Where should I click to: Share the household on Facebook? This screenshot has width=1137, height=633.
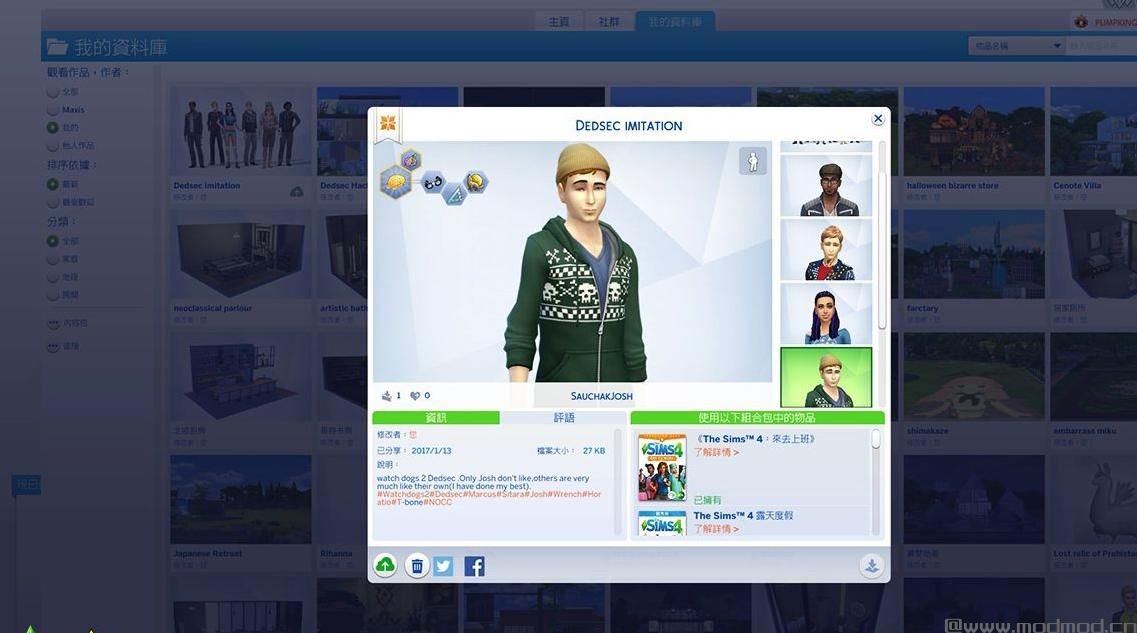click(x=475, y=566)
